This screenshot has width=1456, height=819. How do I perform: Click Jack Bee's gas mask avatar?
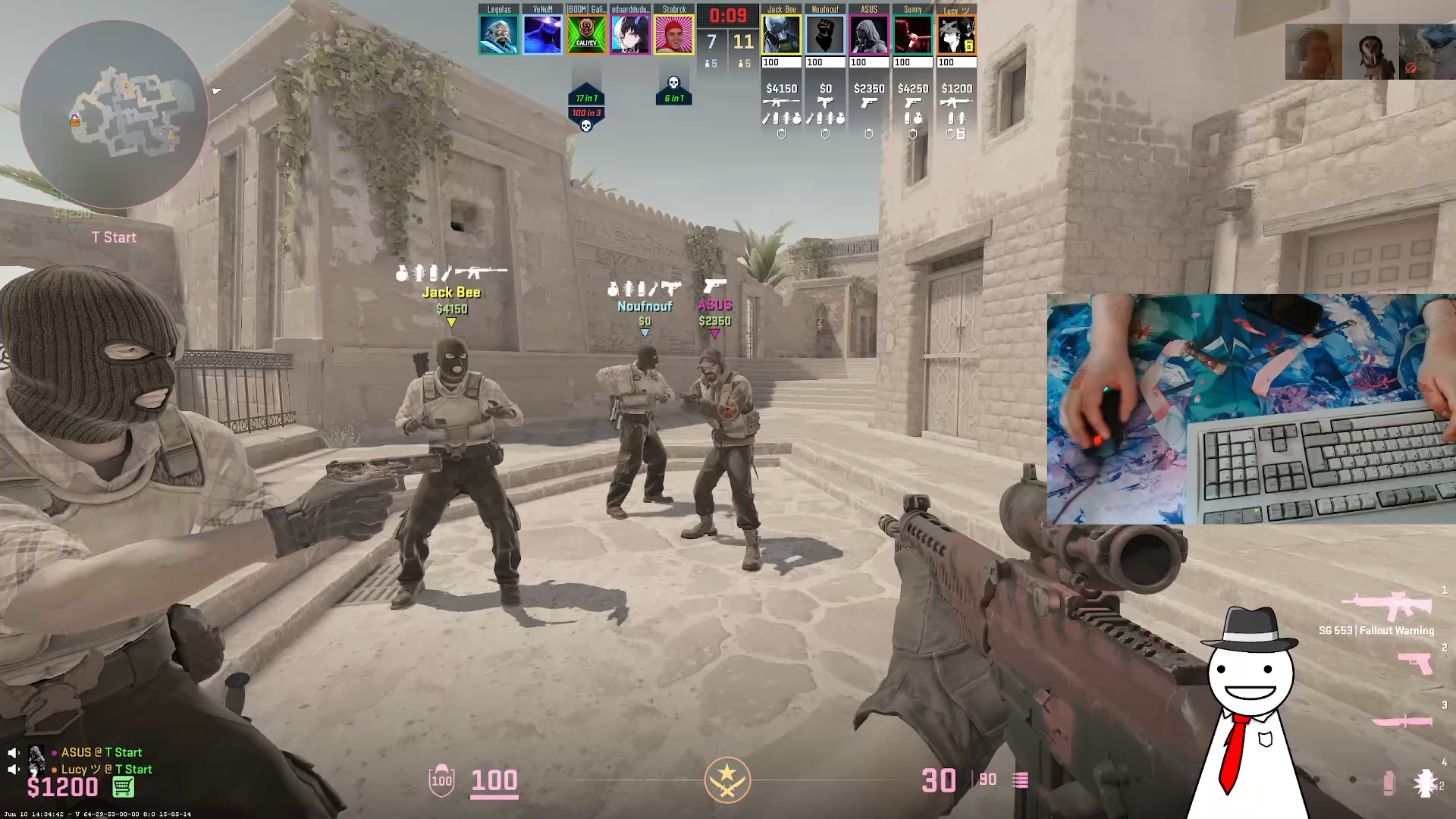pyautogui.click(x=781, y=35)
